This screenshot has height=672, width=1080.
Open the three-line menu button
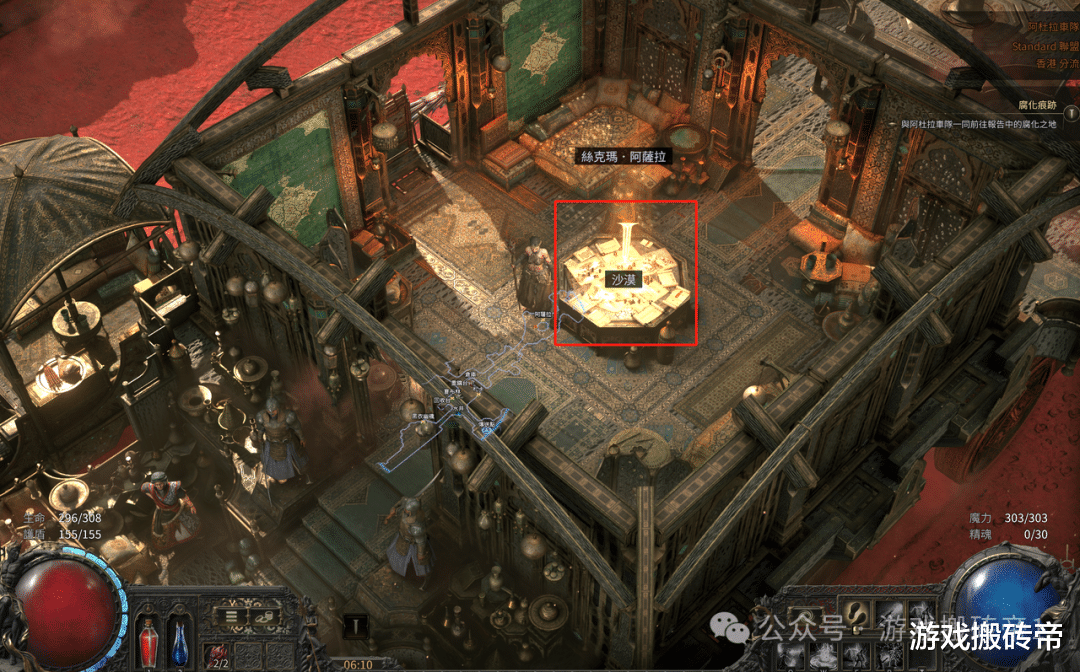(x=231, y=616)
